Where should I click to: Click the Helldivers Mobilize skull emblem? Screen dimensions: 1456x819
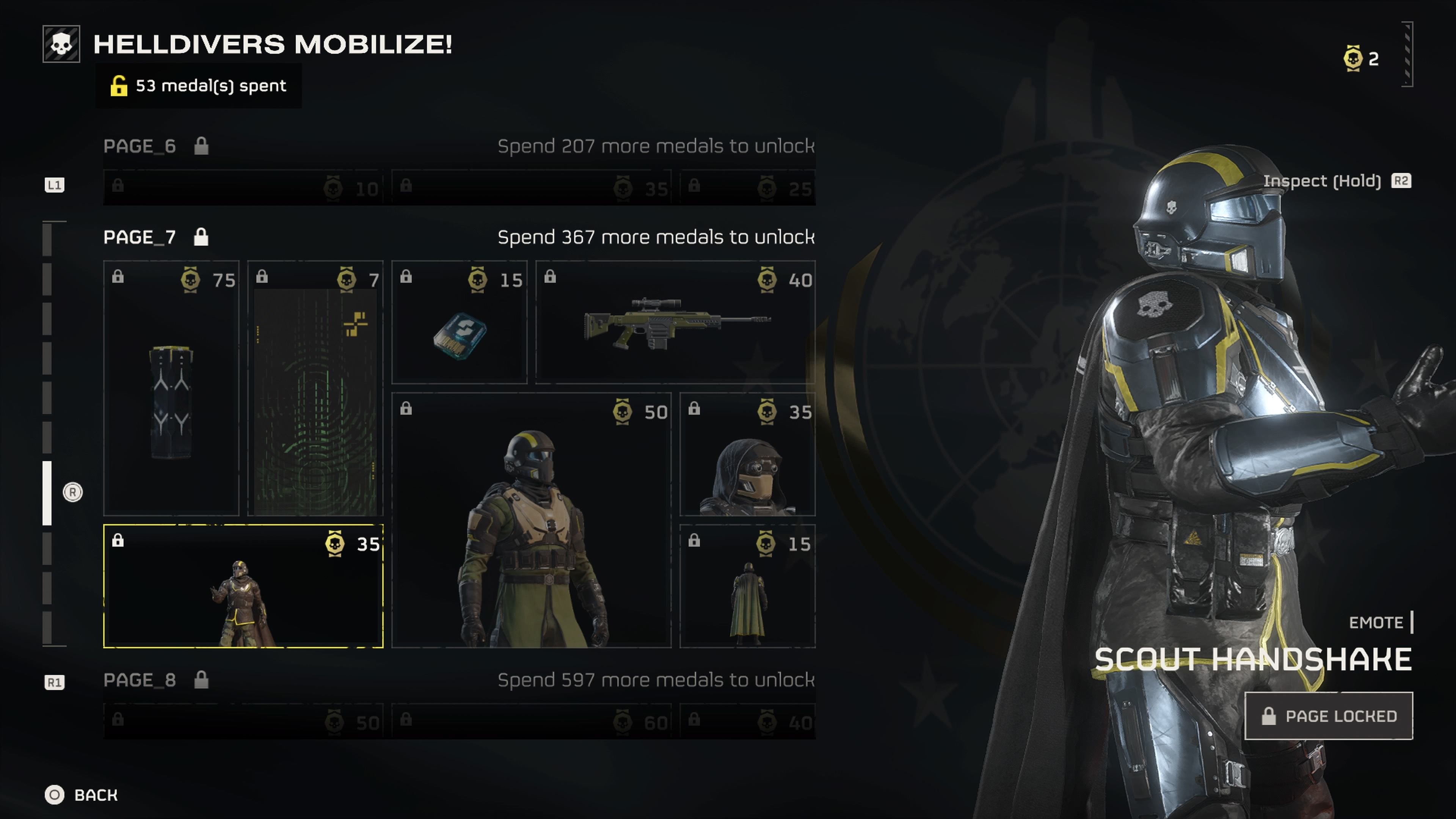tap(61, 44)
